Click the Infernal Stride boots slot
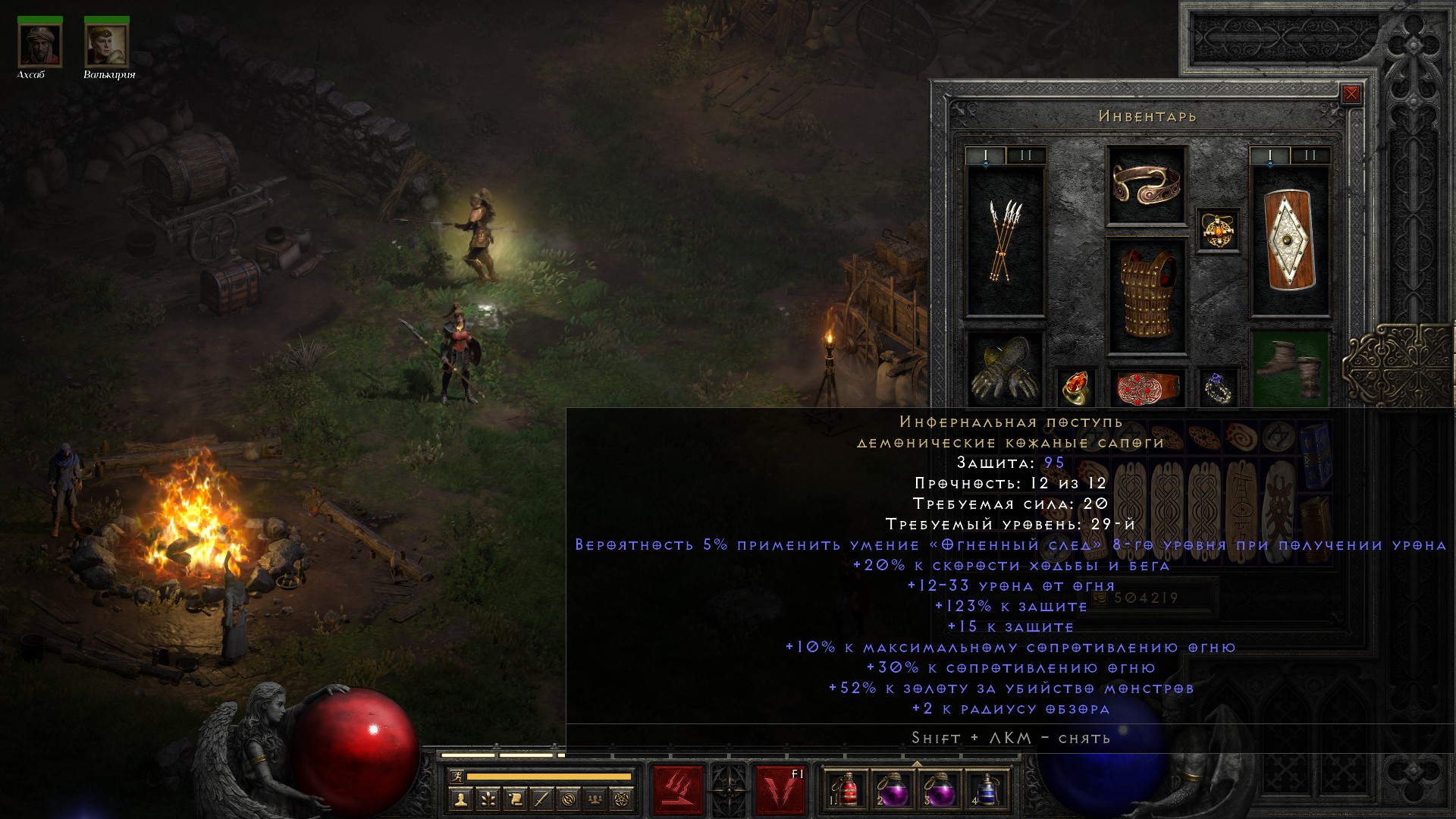 click(x=1289, y=369)
